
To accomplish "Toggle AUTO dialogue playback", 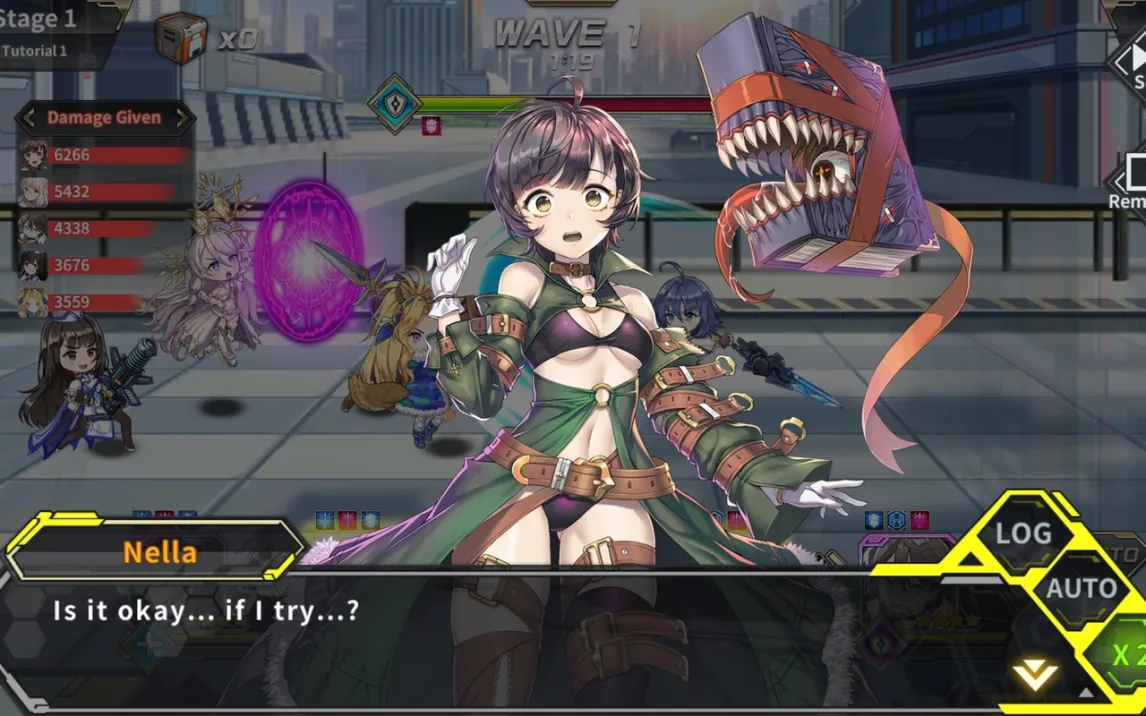I will tap(1081, 588).
